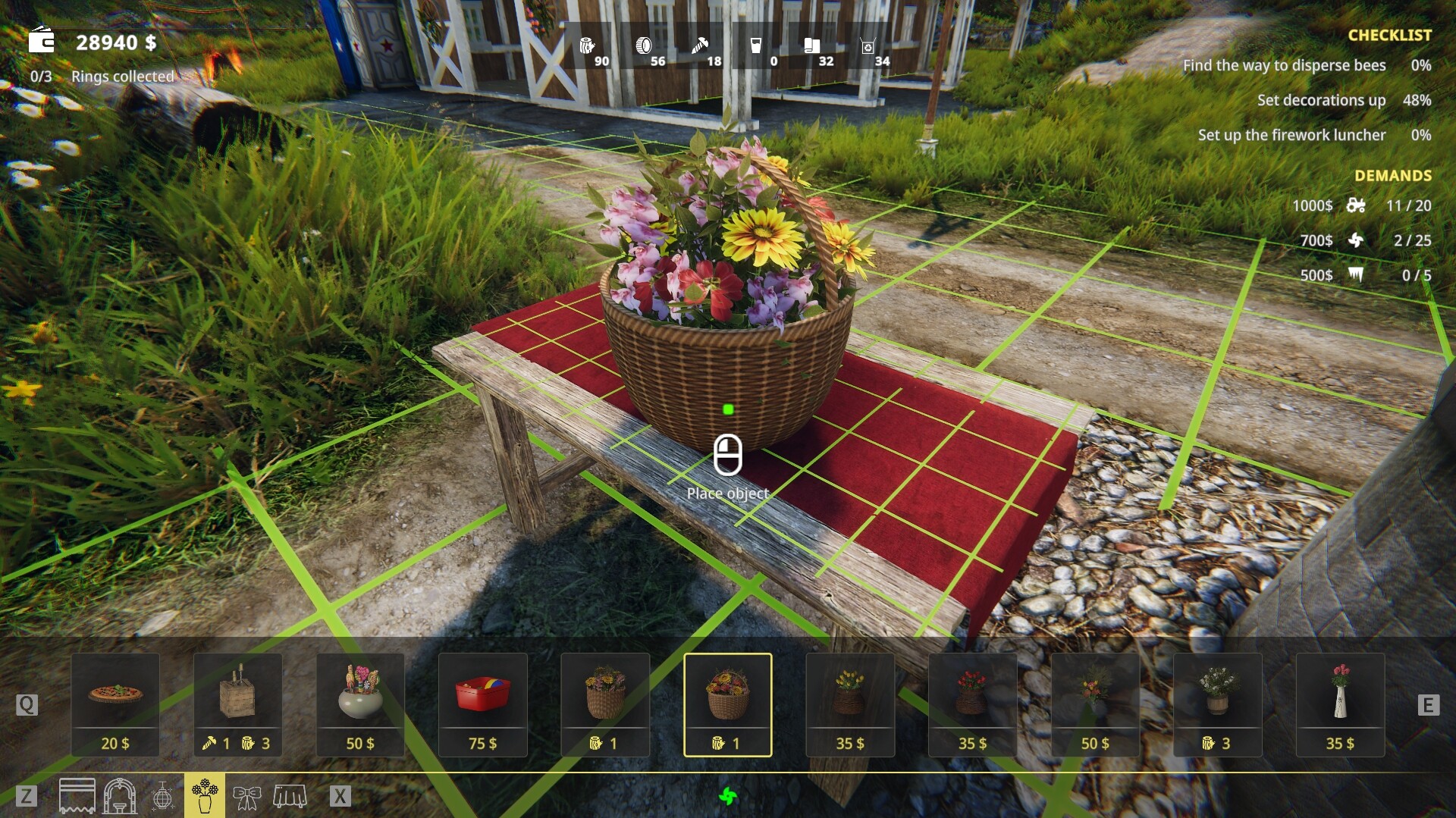
Task: Select the red toy box priced 75$
Action: point(482,704)
